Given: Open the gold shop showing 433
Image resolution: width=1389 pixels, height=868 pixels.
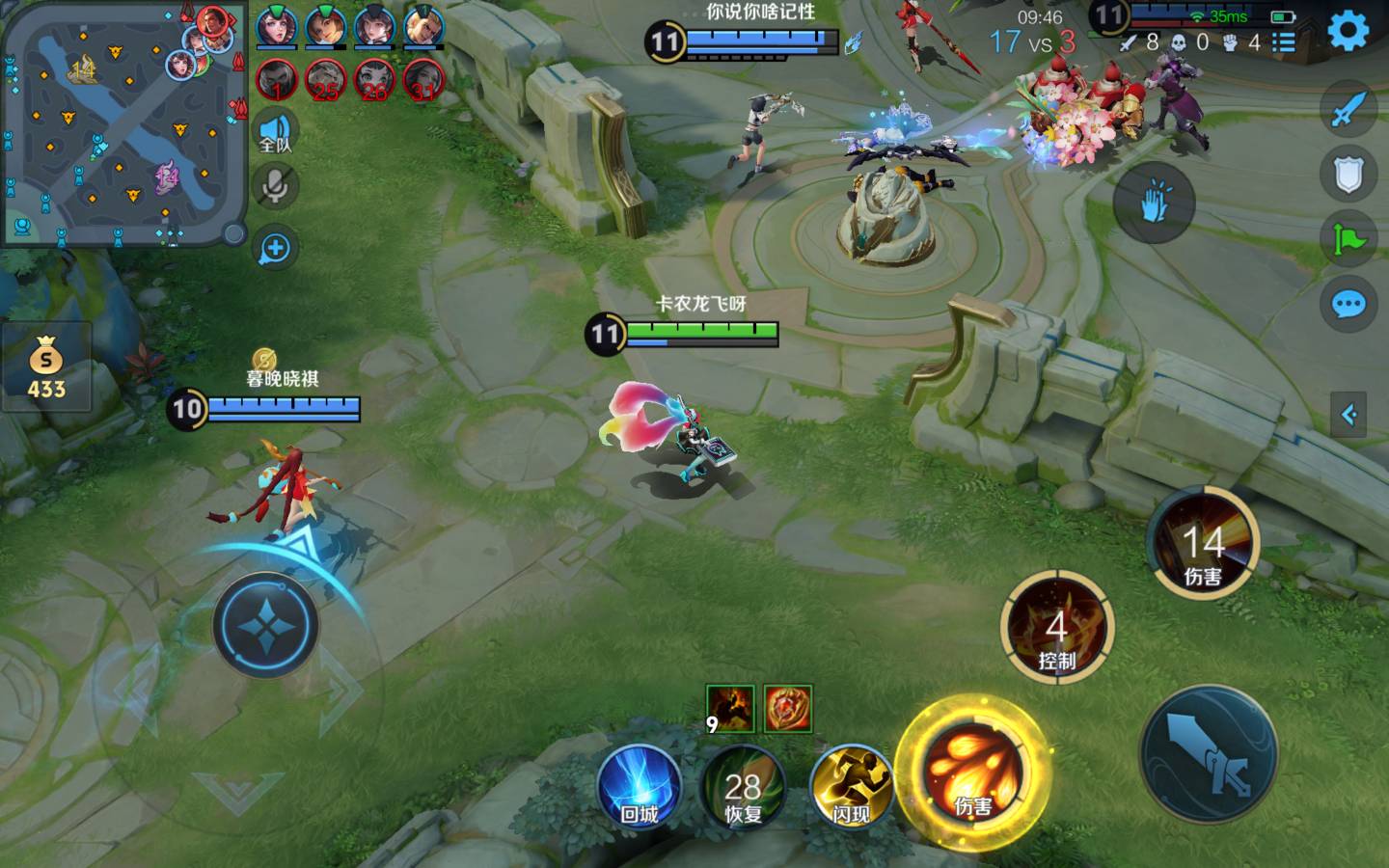Looking at the screenshot, I should (45, 368).
